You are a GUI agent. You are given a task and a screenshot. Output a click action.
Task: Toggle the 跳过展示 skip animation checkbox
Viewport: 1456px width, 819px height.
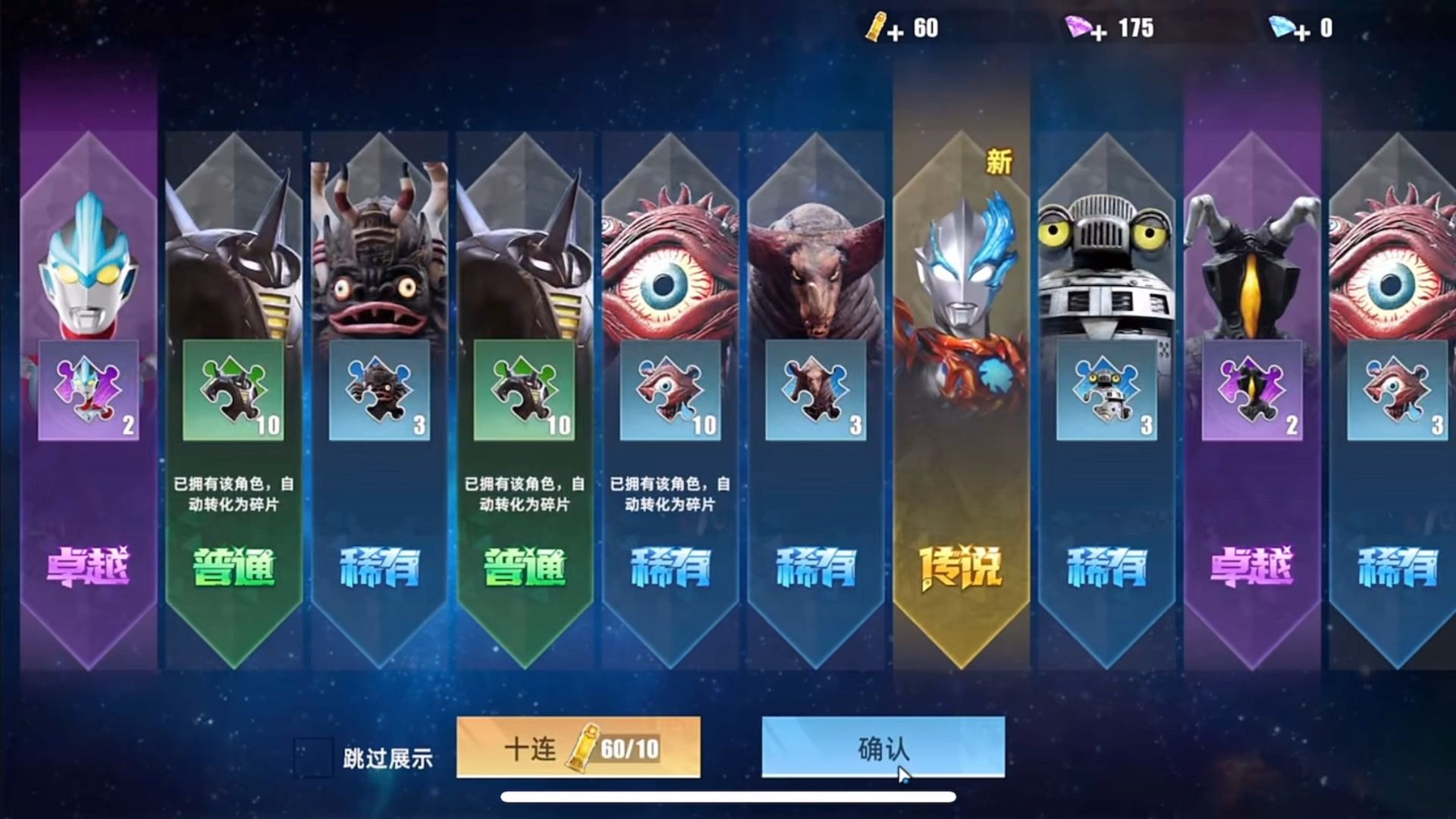tap(313, 757)
